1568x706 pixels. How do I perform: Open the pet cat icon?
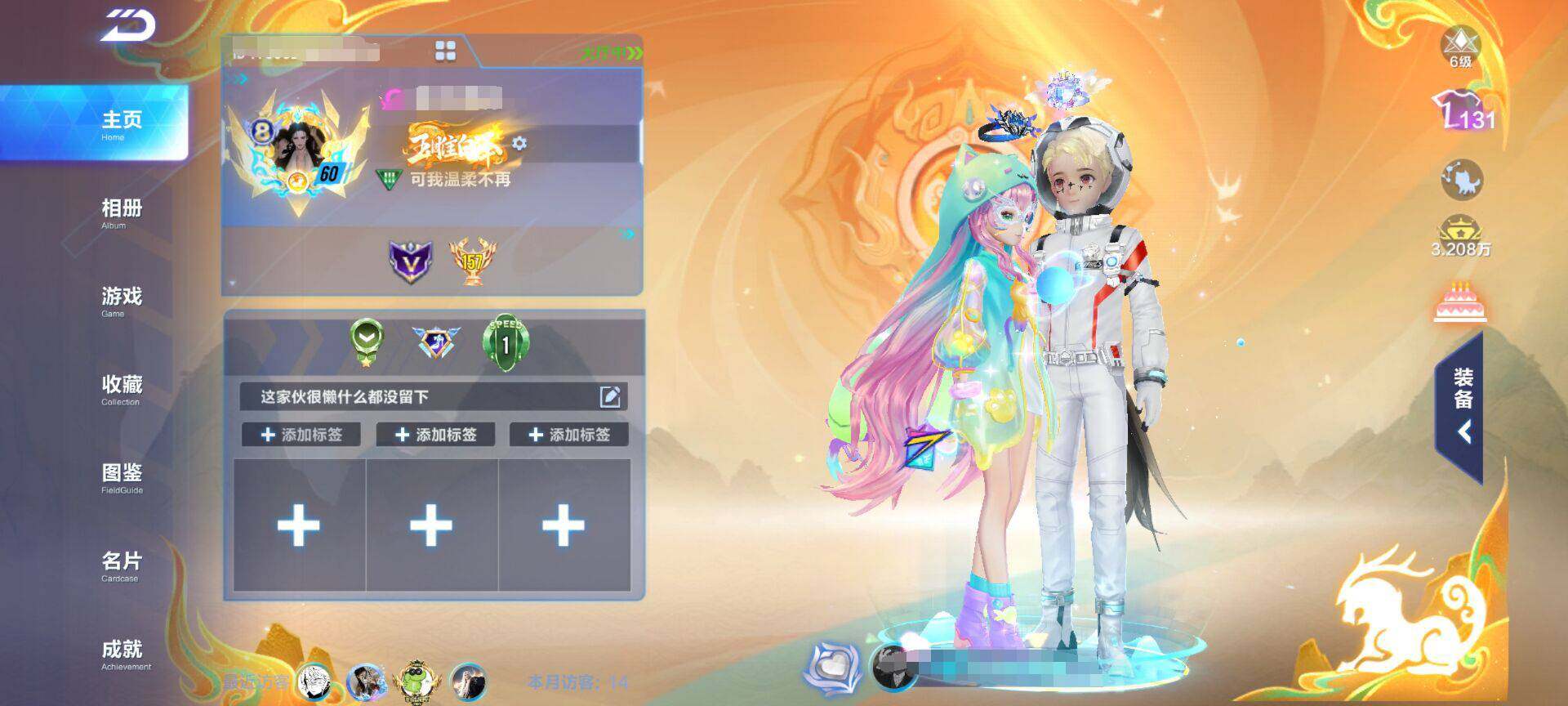point(1461,180)
